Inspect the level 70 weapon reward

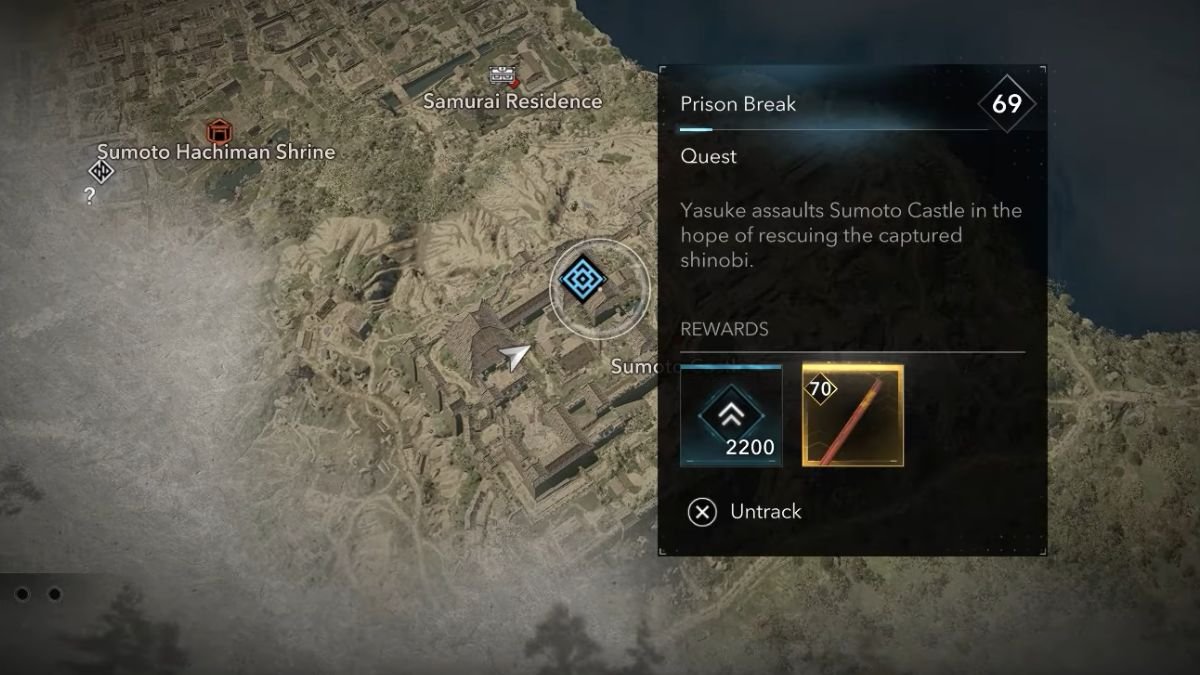coord(853,415)
